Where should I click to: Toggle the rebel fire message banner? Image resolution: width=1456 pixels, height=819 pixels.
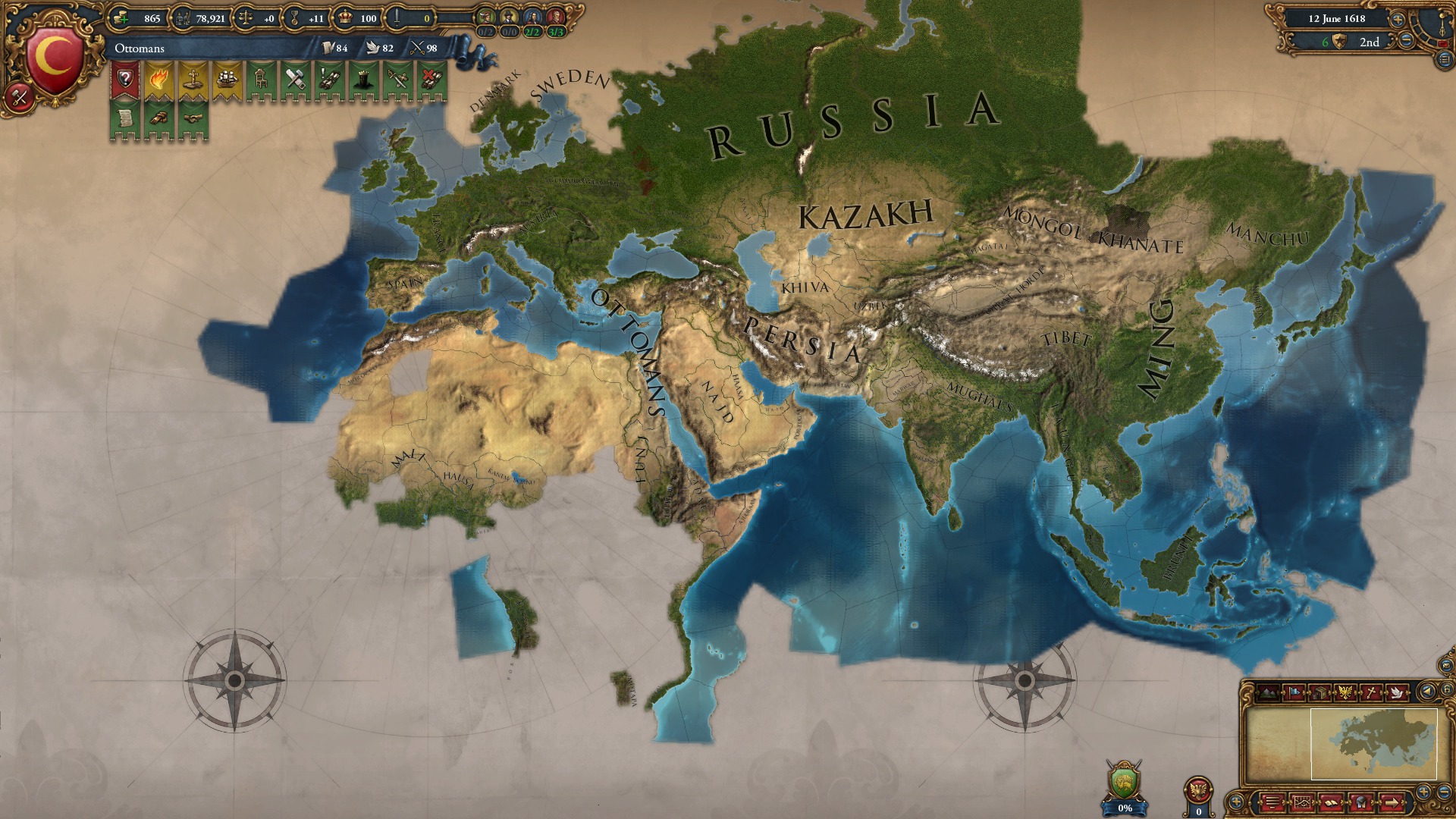coord(160,79)
